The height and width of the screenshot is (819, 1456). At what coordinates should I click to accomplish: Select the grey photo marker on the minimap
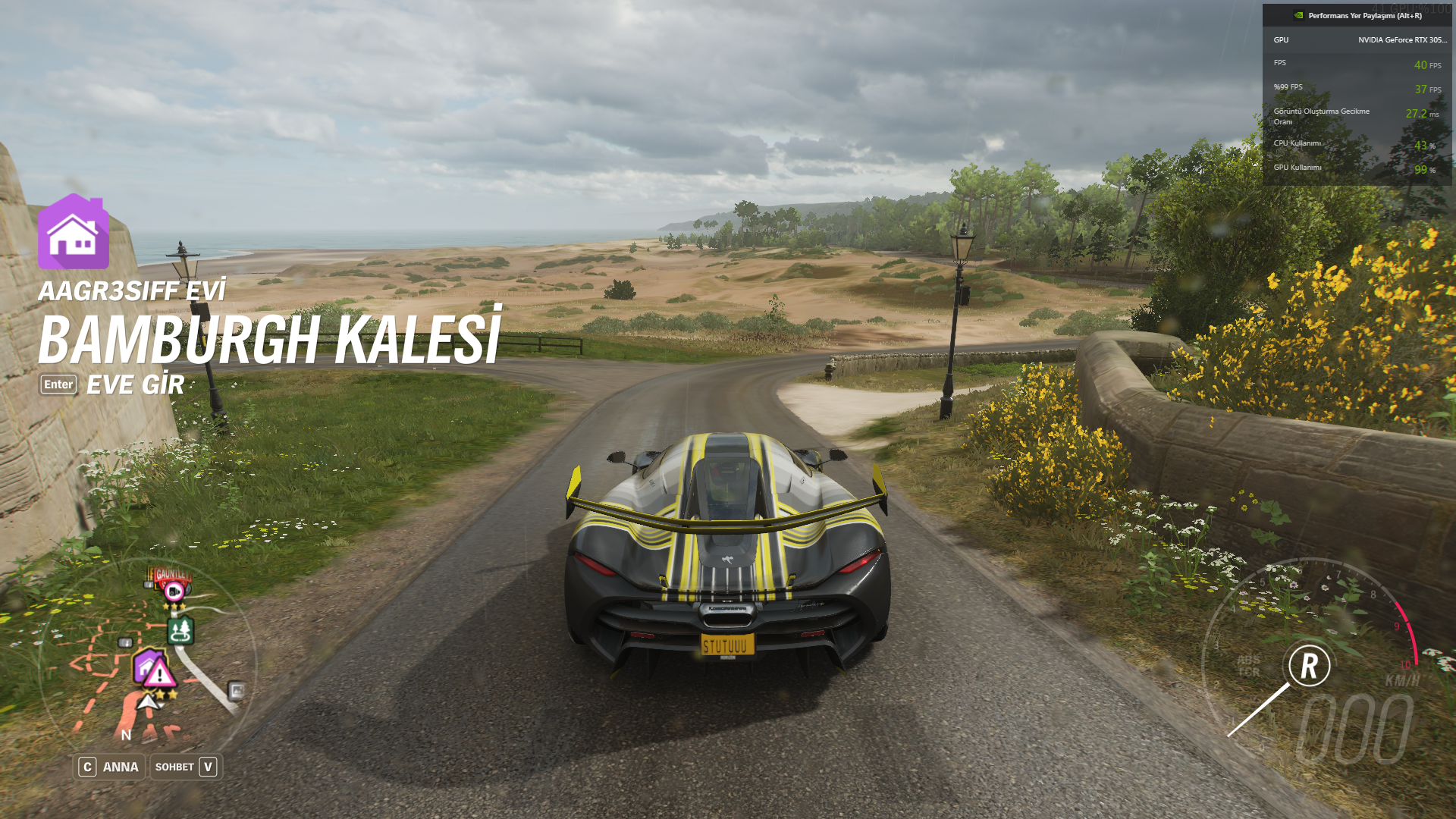coord(237,690)
